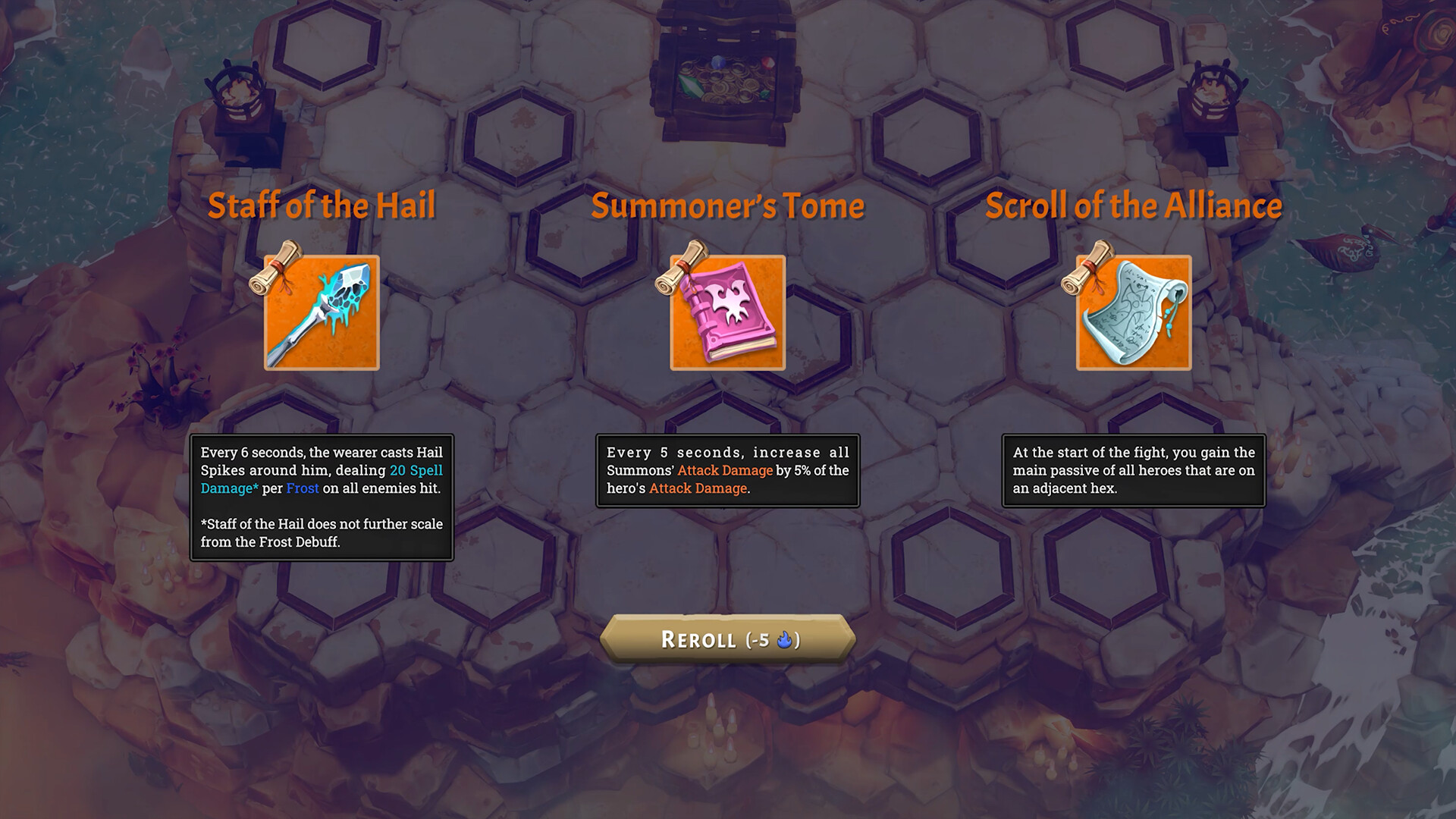Click the blue Frost keyword in the tooltip
This screenshot has height=819, width=1456.
[303, 488]
